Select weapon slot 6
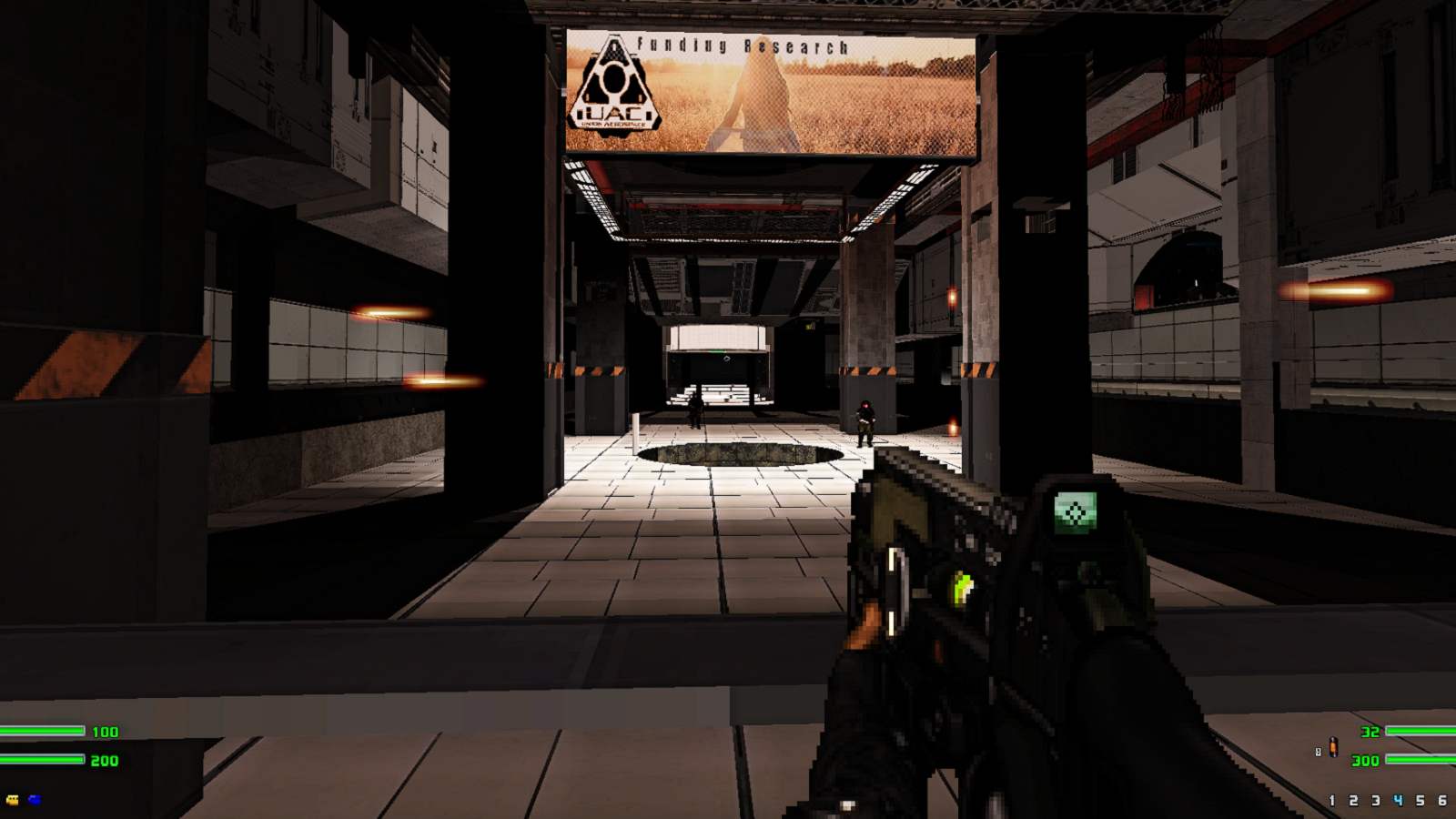Viewport: 1456px width, 819px height. click(1442, 800)
